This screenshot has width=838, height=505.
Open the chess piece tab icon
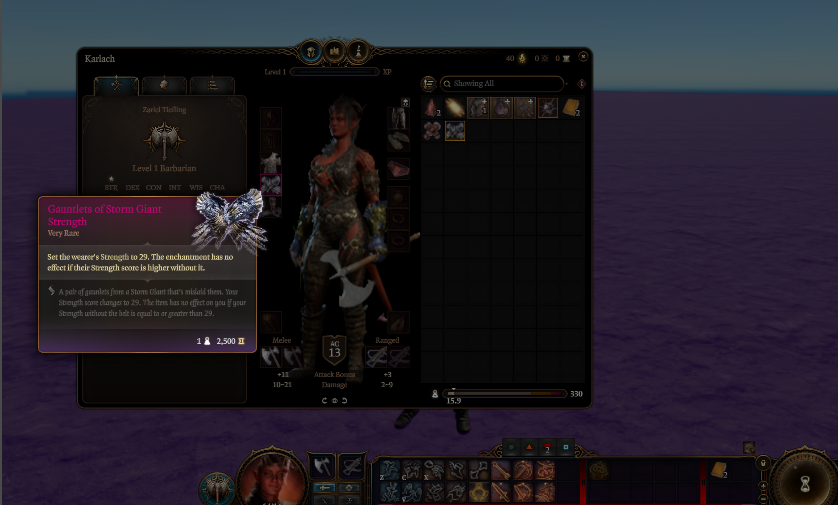point(357,51)
